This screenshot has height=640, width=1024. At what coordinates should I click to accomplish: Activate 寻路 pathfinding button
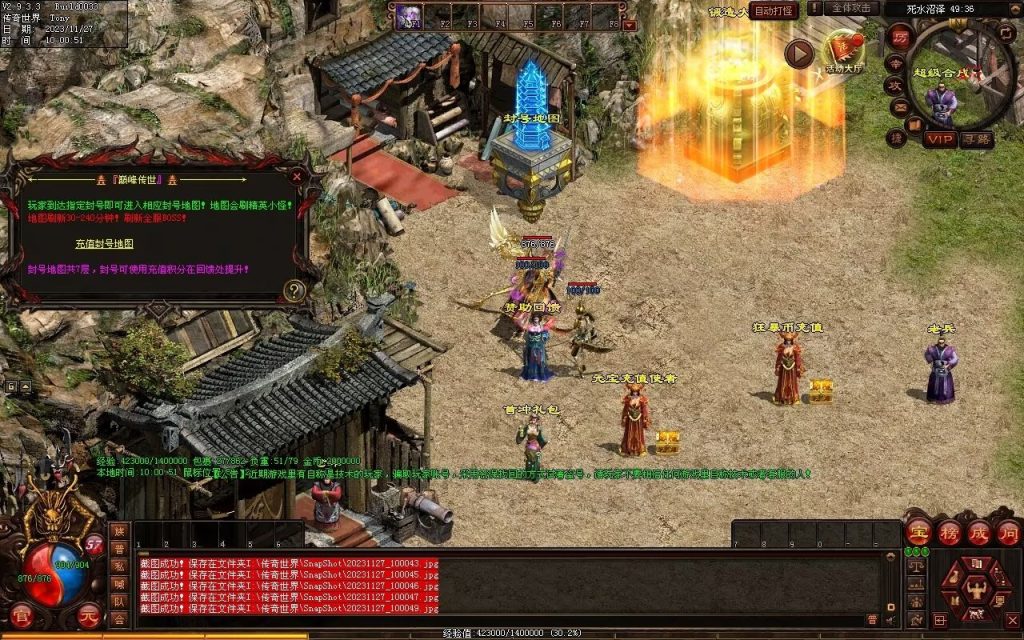[976, 139]
